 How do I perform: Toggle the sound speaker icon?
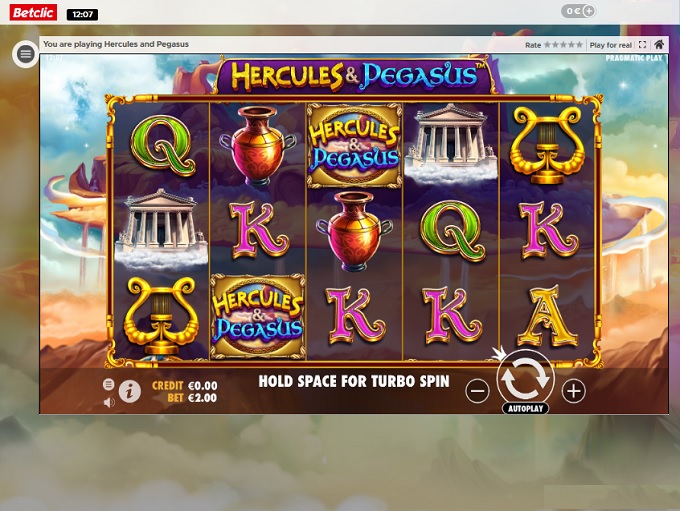click(109, 402)
